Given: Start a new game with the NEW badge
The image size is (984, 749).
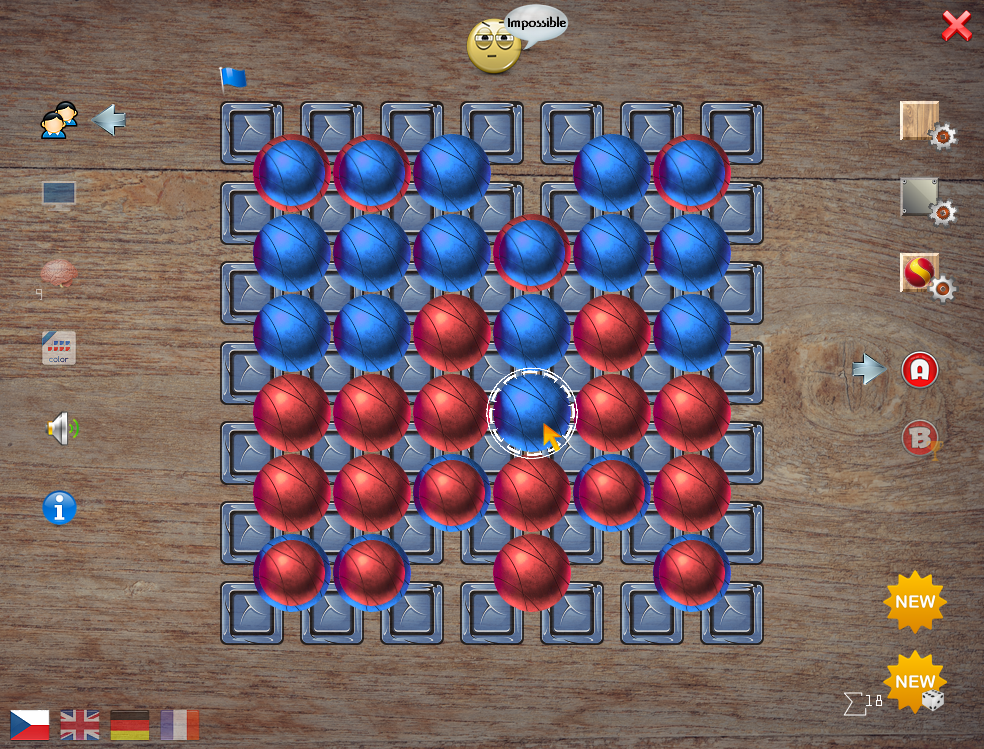Looking at the screenshot, I should click(915, 602).
